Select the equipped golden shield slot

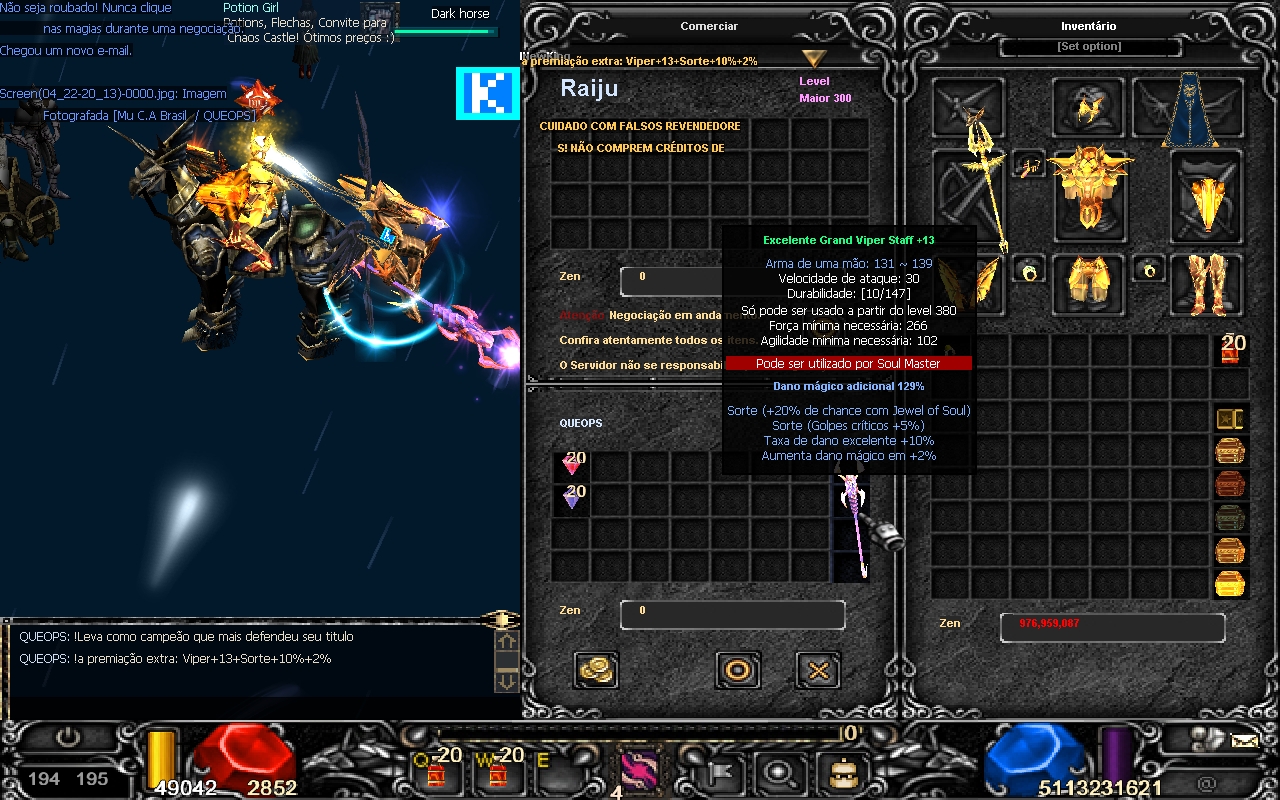pyautogui.click(x=1208, y=195)
